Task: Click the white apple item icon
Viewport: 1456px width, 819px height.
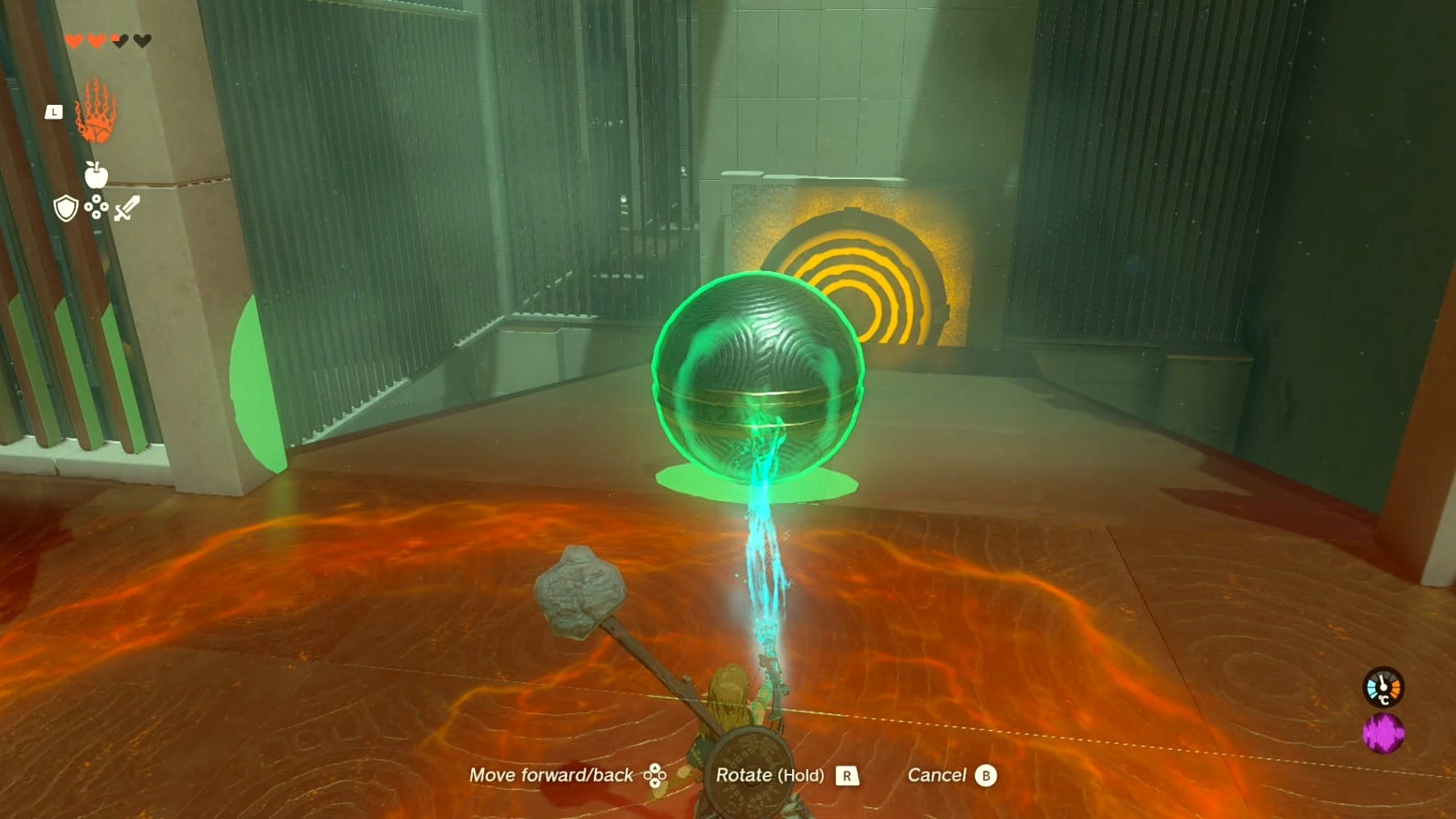Action: 96,173
